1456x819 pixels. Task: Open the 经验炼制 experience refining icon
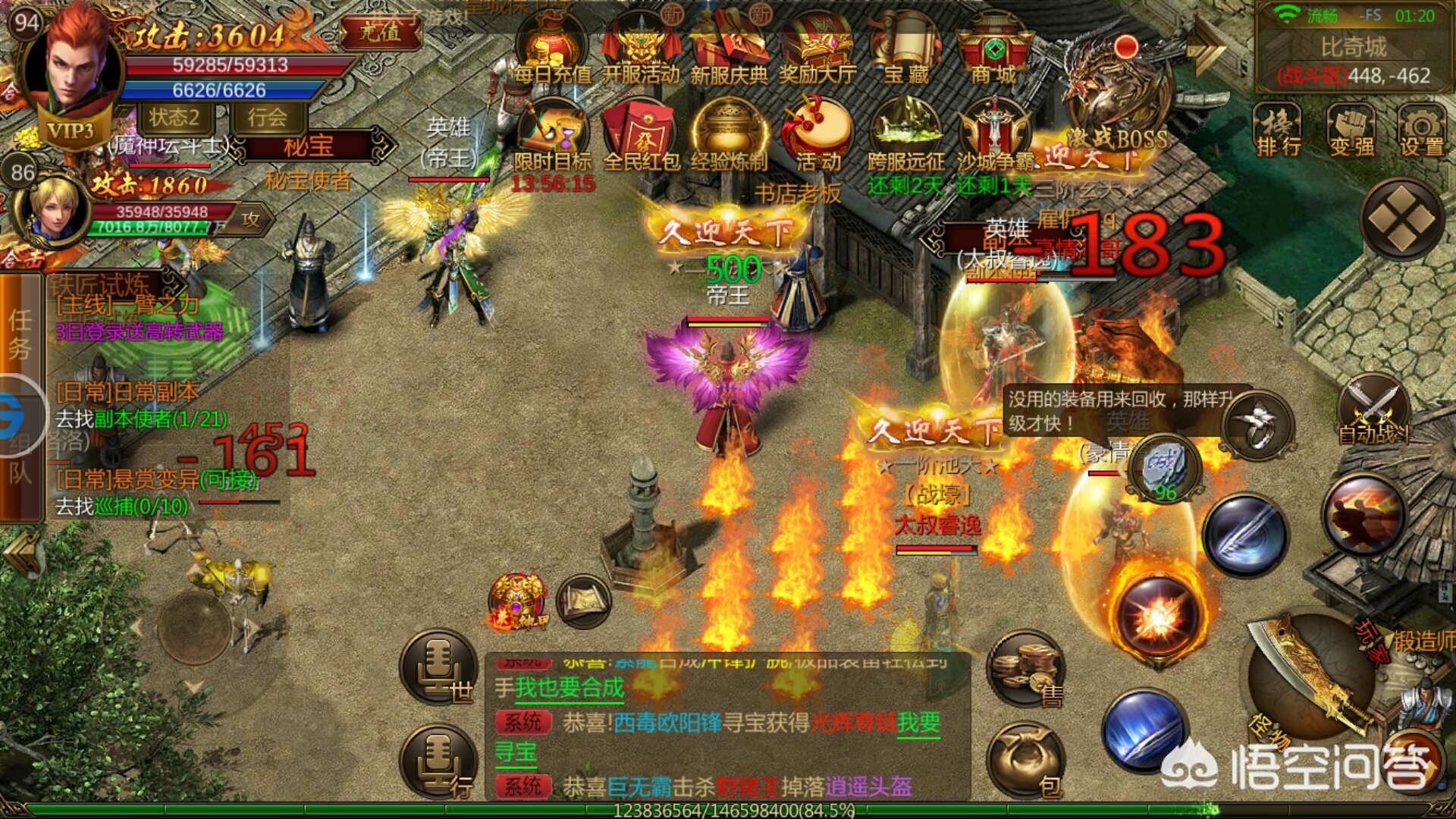click(x=729, y=136)
